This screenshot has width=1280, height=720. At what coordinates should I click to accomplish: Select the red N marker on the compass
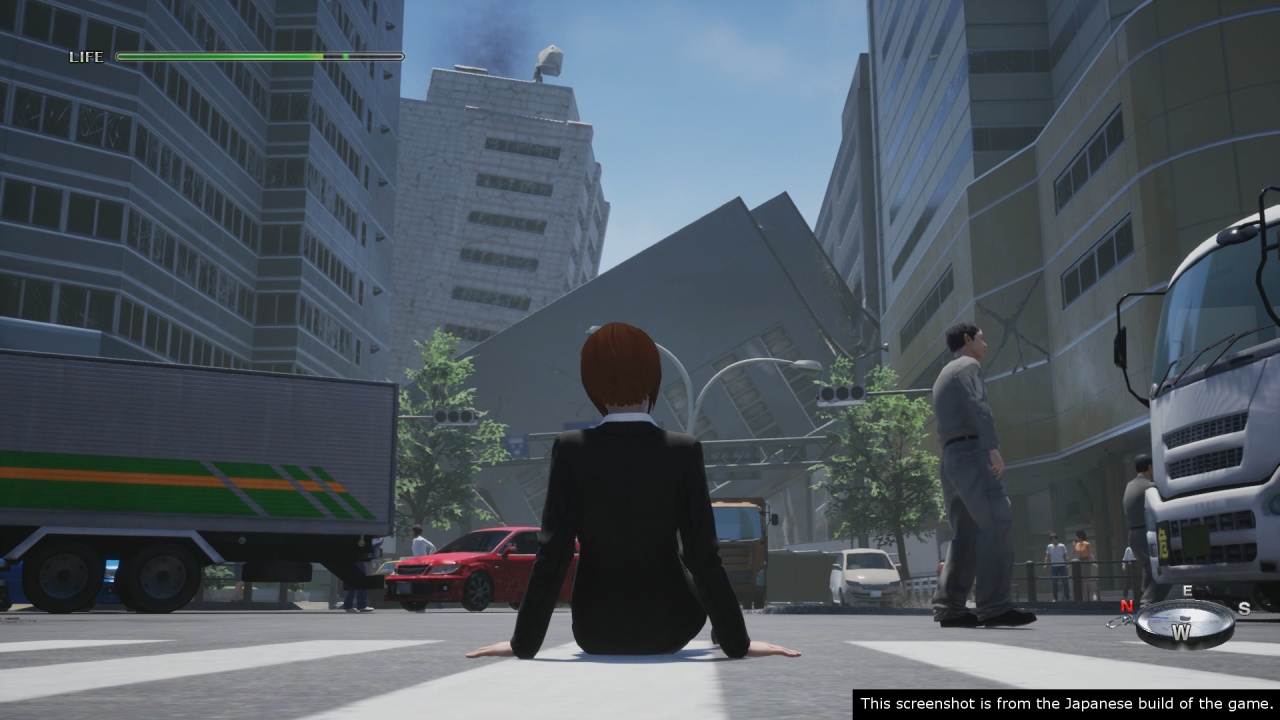1126,606
